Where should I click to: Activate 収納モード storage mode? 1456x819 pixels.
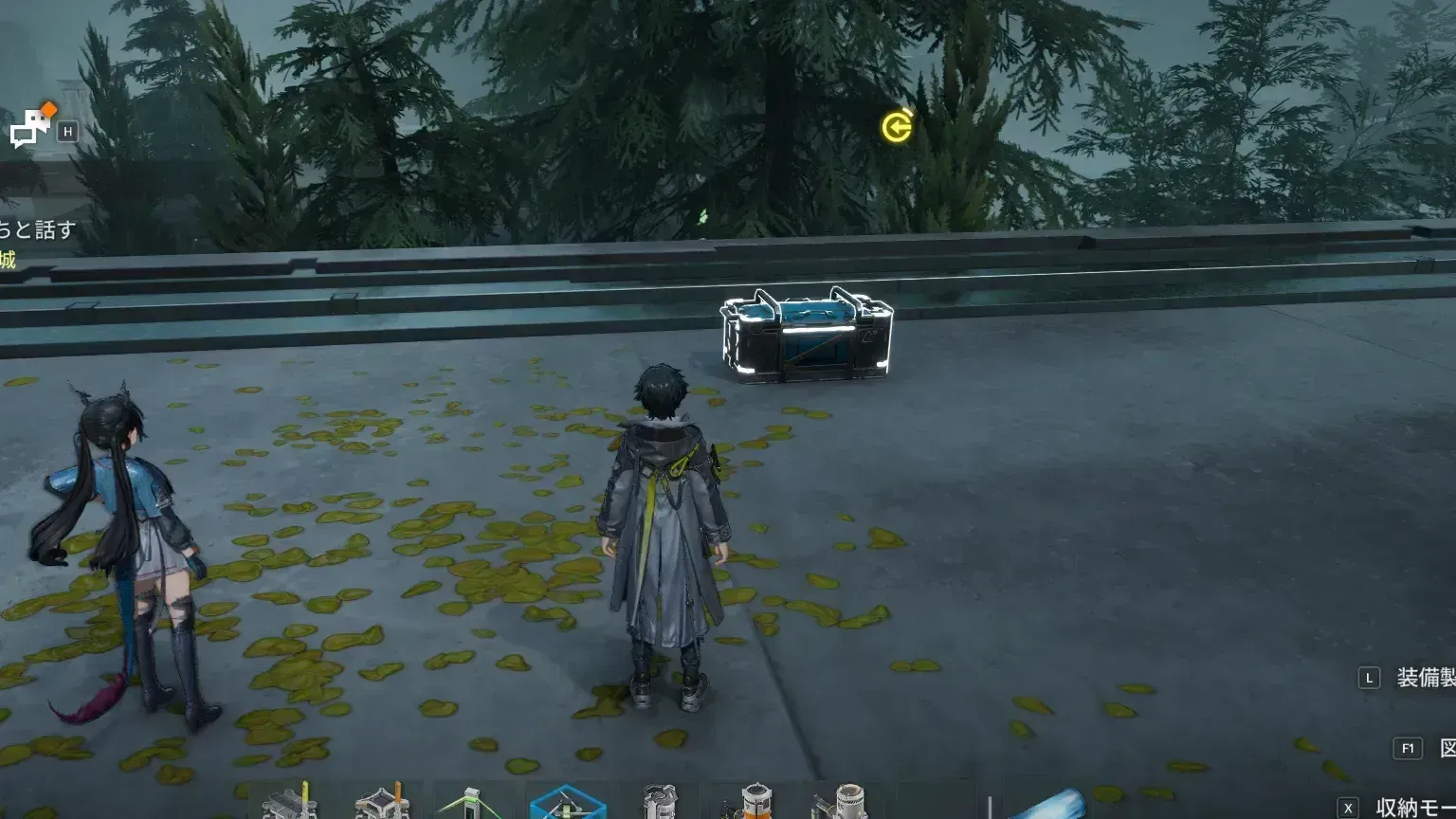coord(1410,805)
